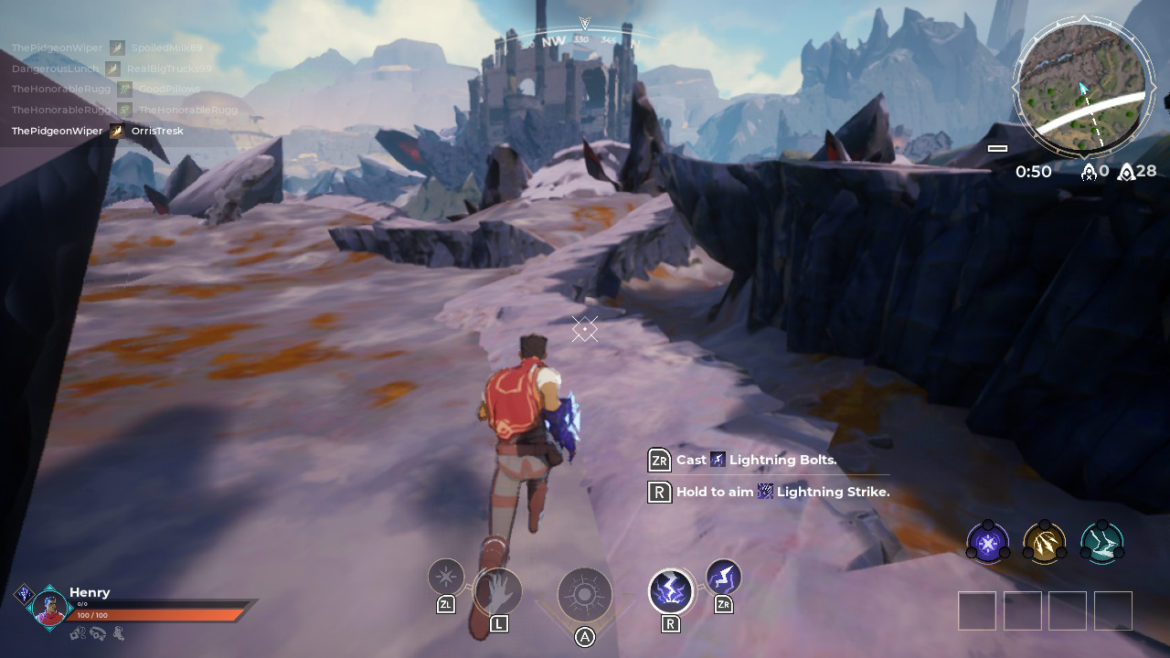
Task: Select the boots equipment icon under health bar
Action: (118, 632)
